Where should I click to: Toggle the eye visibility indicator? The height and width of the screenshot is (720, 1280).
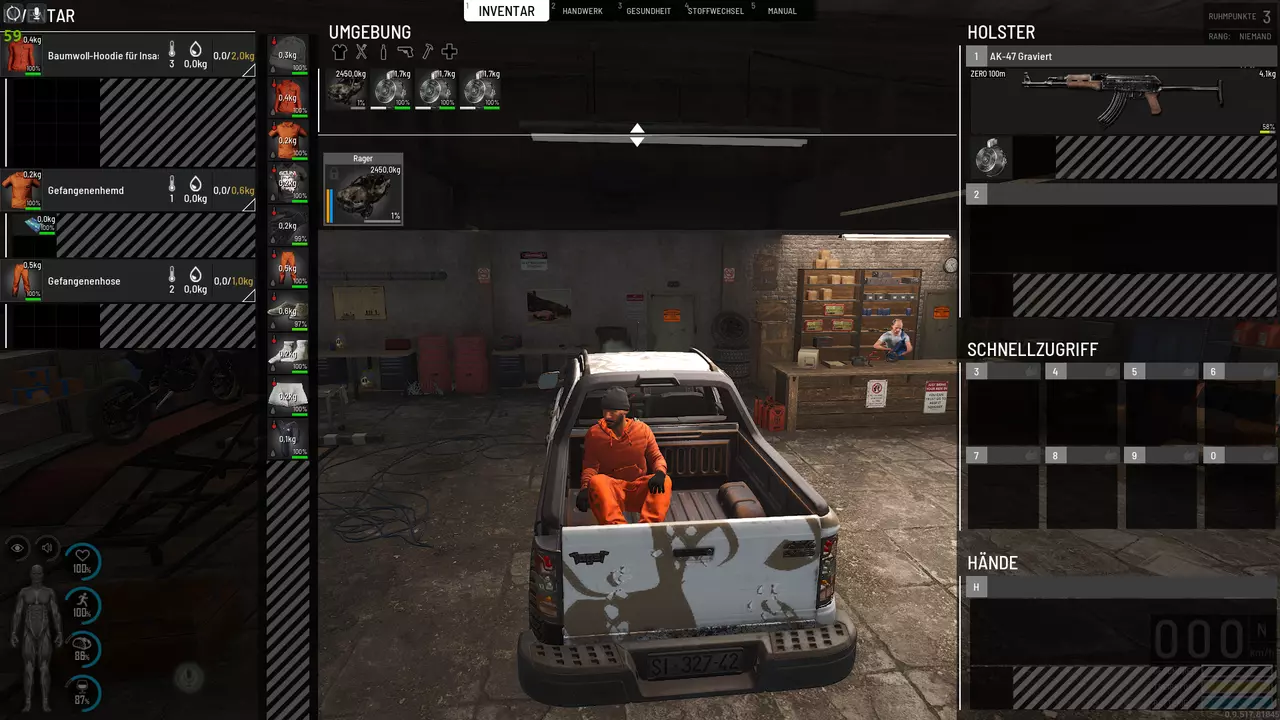point(18,548)
